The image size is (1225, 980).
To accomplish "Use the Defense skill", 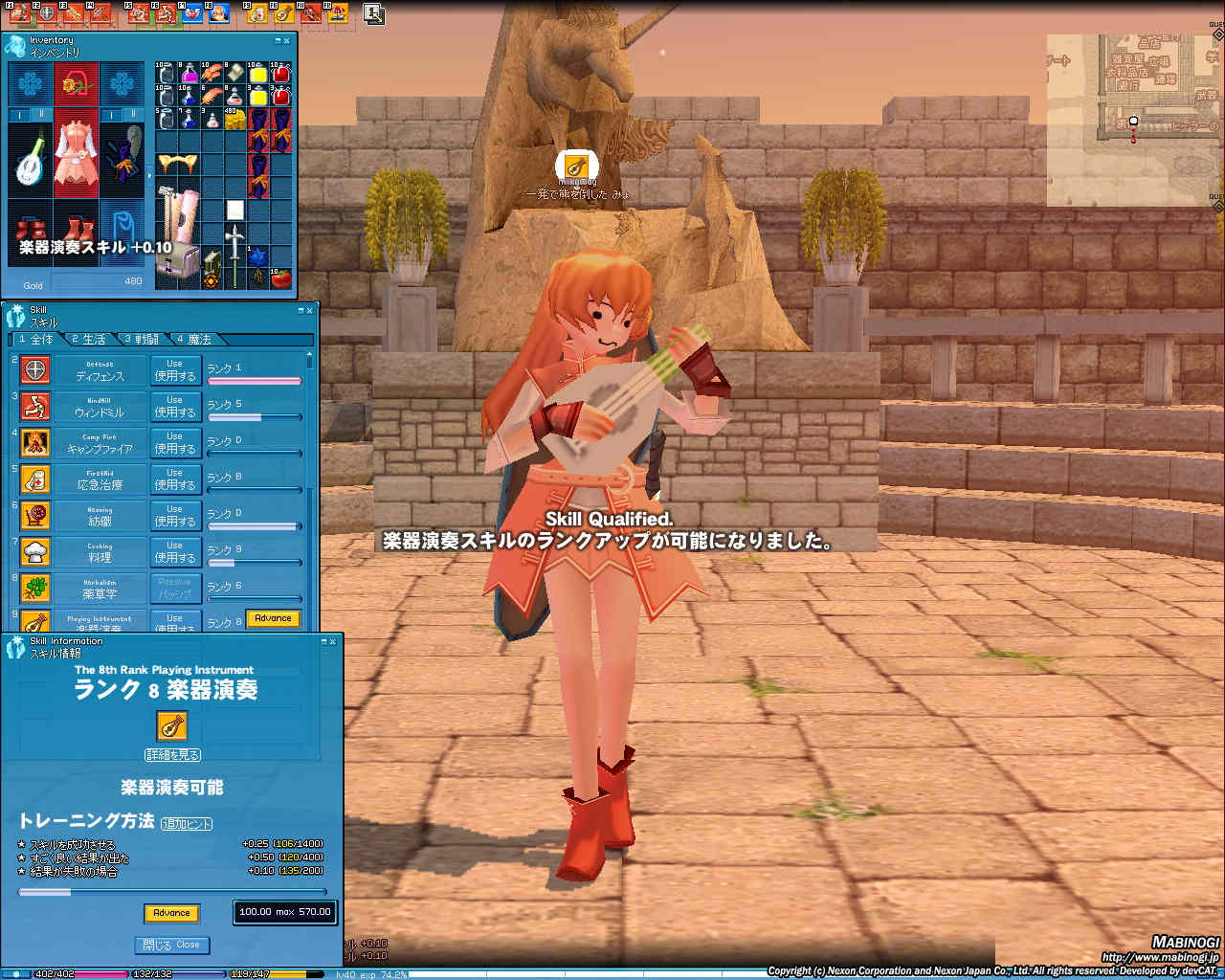I will [x=174, y=370].
